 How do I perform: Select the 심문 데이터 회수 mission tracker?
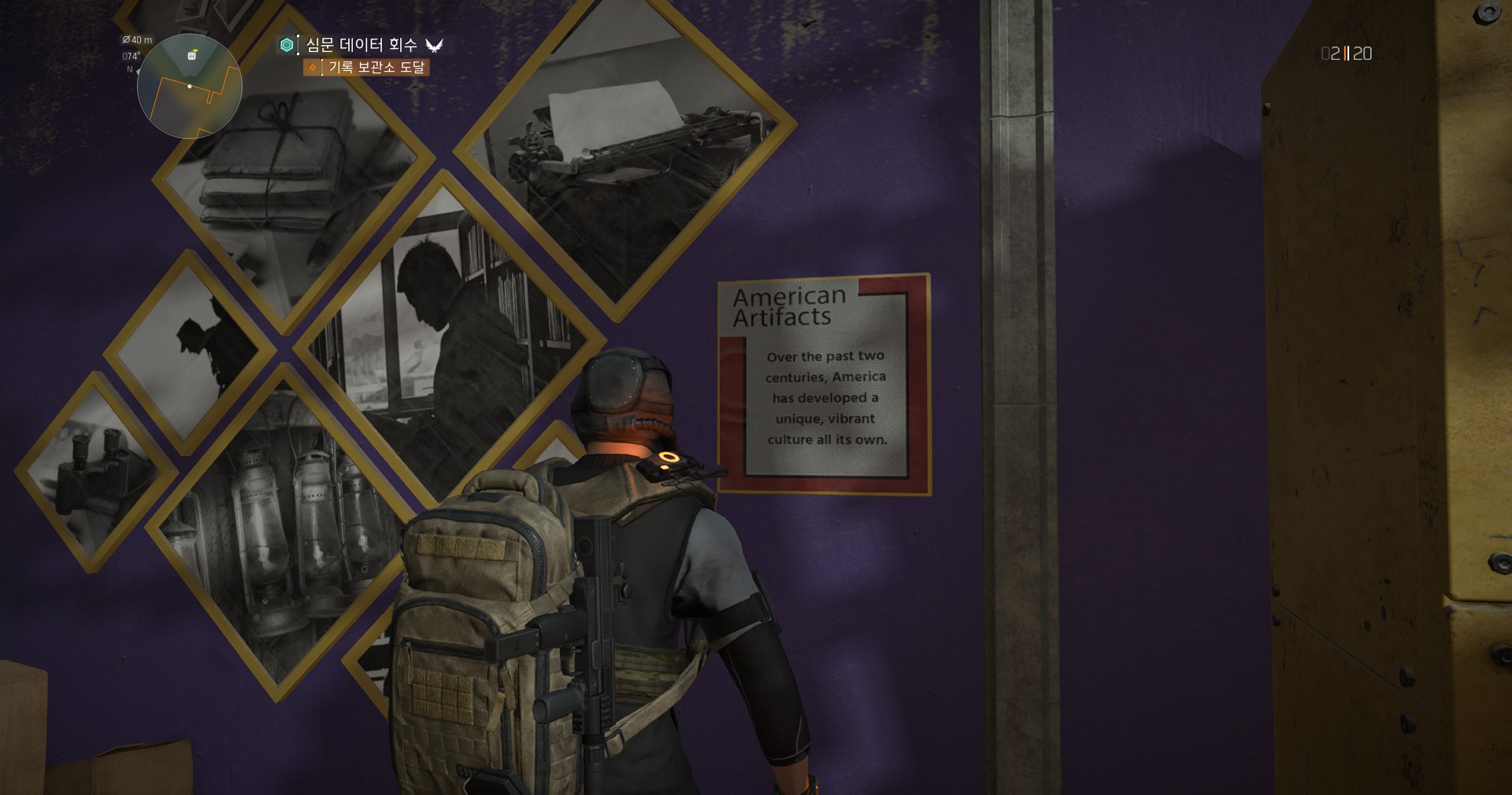pyautogui.click(x=361, y=45)
